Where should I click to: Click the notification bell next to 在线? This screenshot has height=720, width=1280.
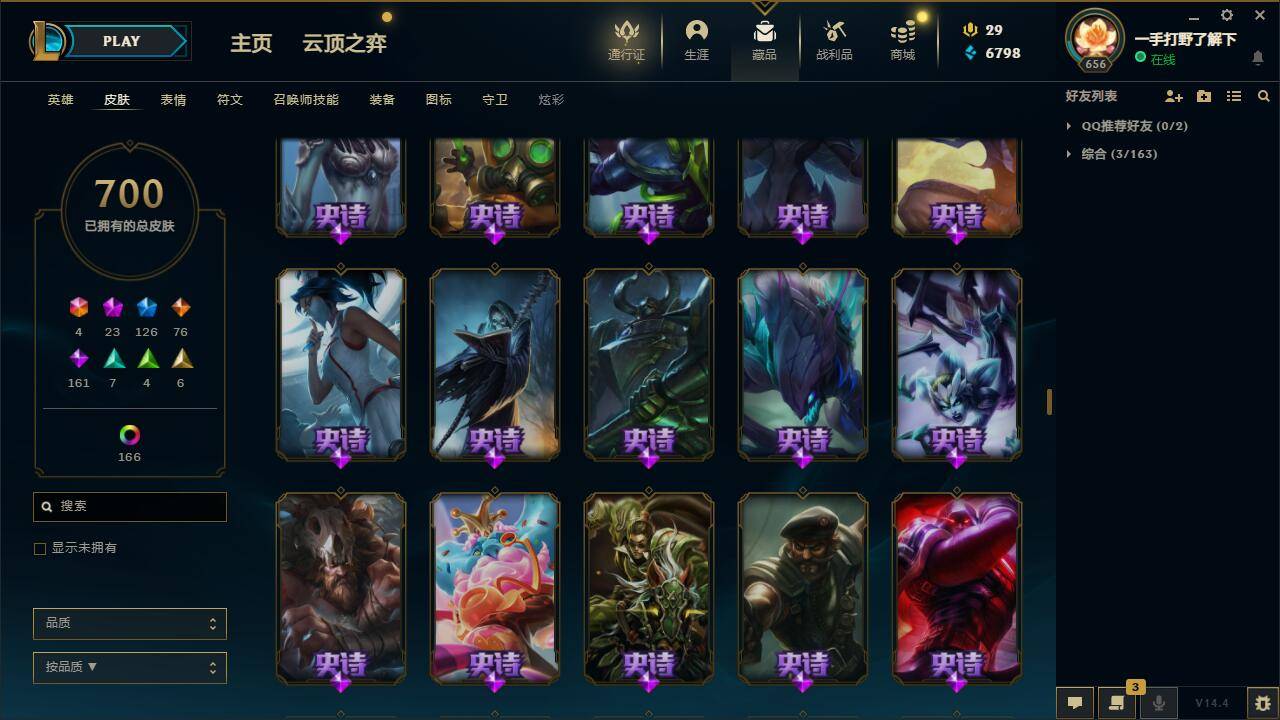coord(1258,58)
